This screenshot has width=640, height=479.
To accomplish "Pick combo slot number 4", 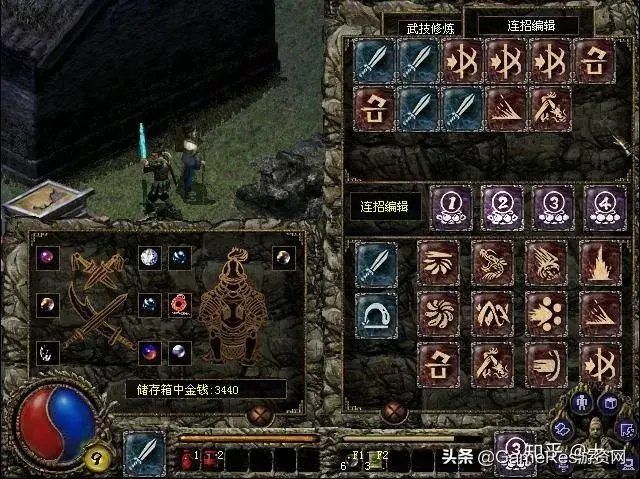I will tap(603, 203).
